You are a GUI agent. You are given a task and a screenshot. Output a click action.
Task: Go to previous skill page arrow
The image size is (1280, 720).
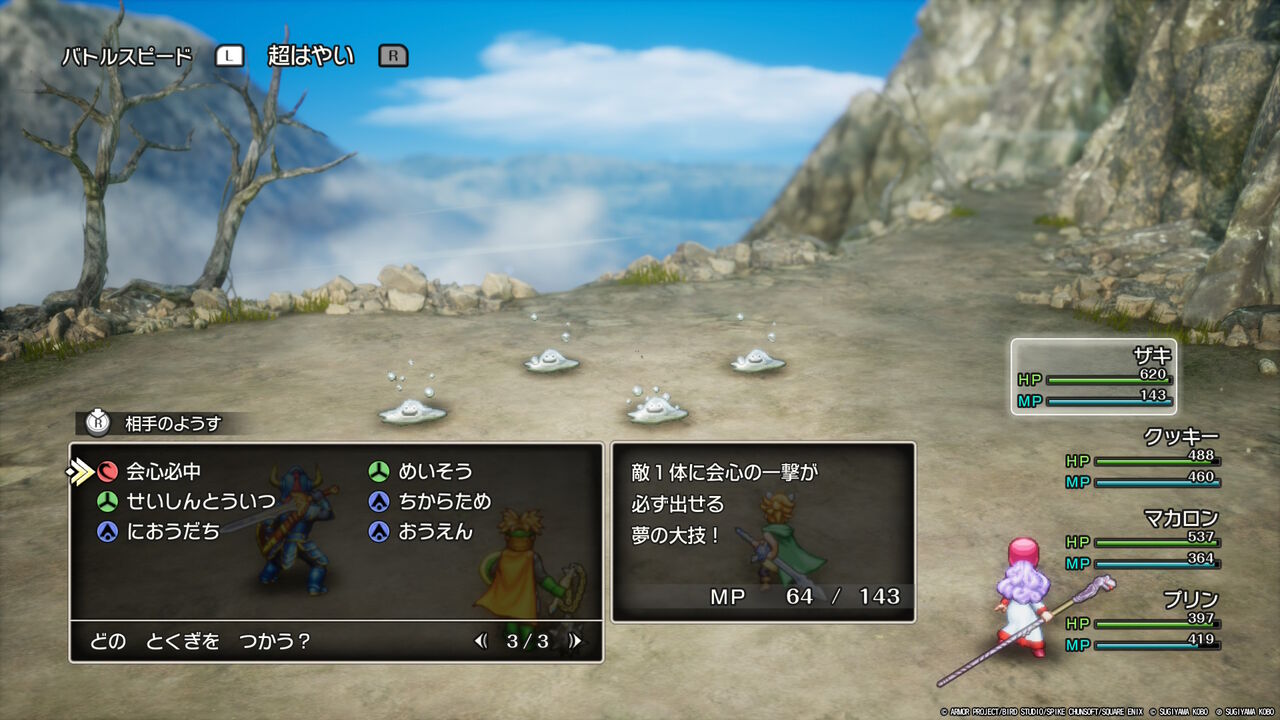click(x=482, y=641)
